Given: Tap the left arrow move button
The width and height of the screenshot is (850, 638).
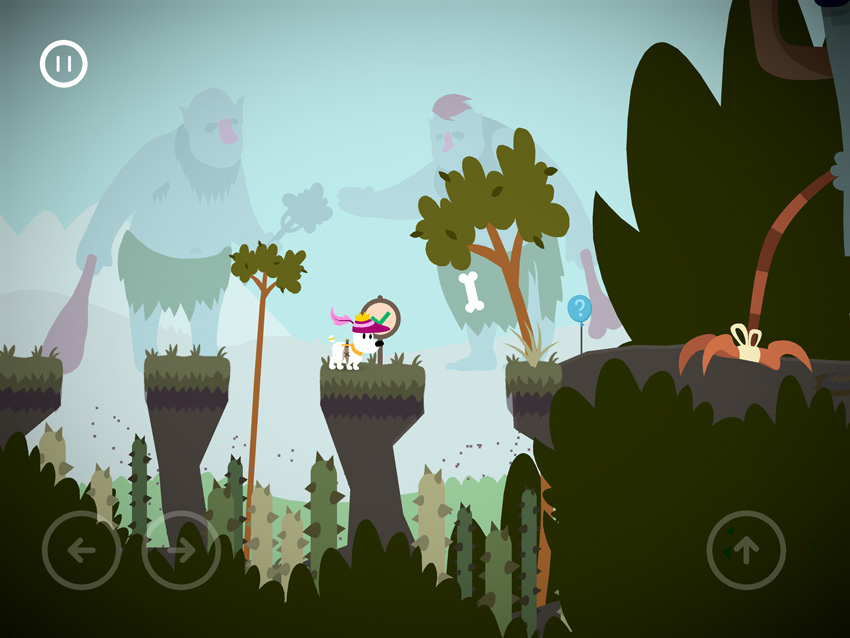Looking at the screenshot, I should (81, 550).
